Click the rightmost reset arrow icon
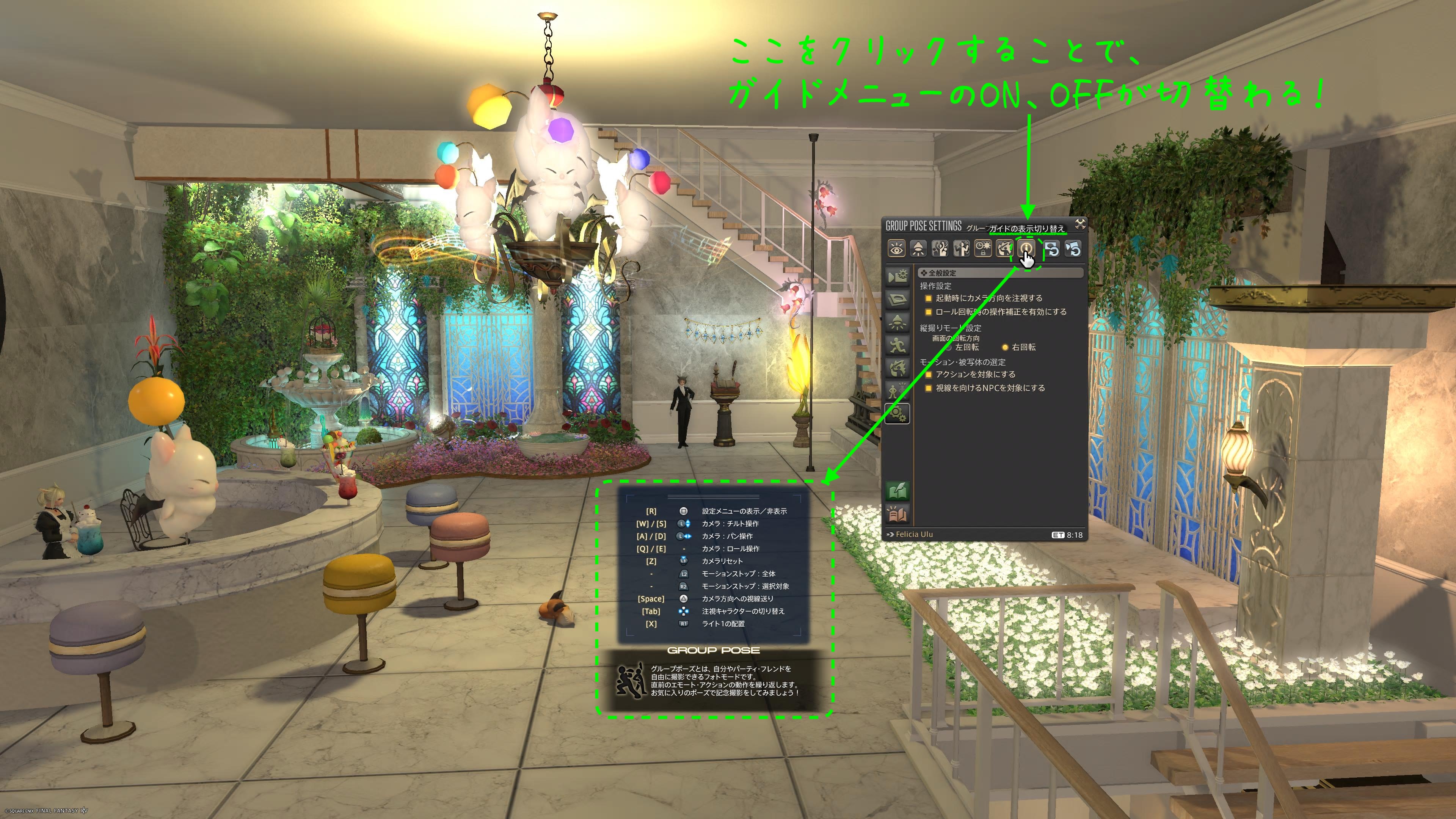 [1073, 249]
